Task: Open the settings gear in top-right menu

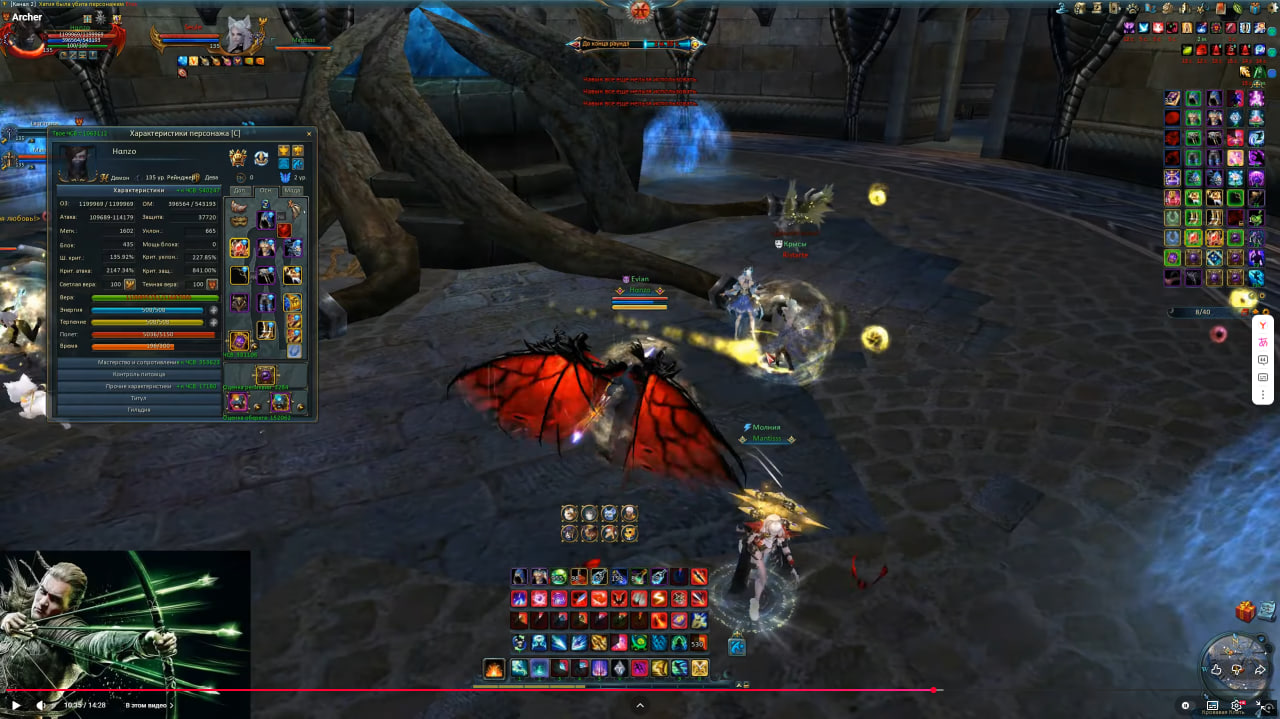Action: (1272, 9)
